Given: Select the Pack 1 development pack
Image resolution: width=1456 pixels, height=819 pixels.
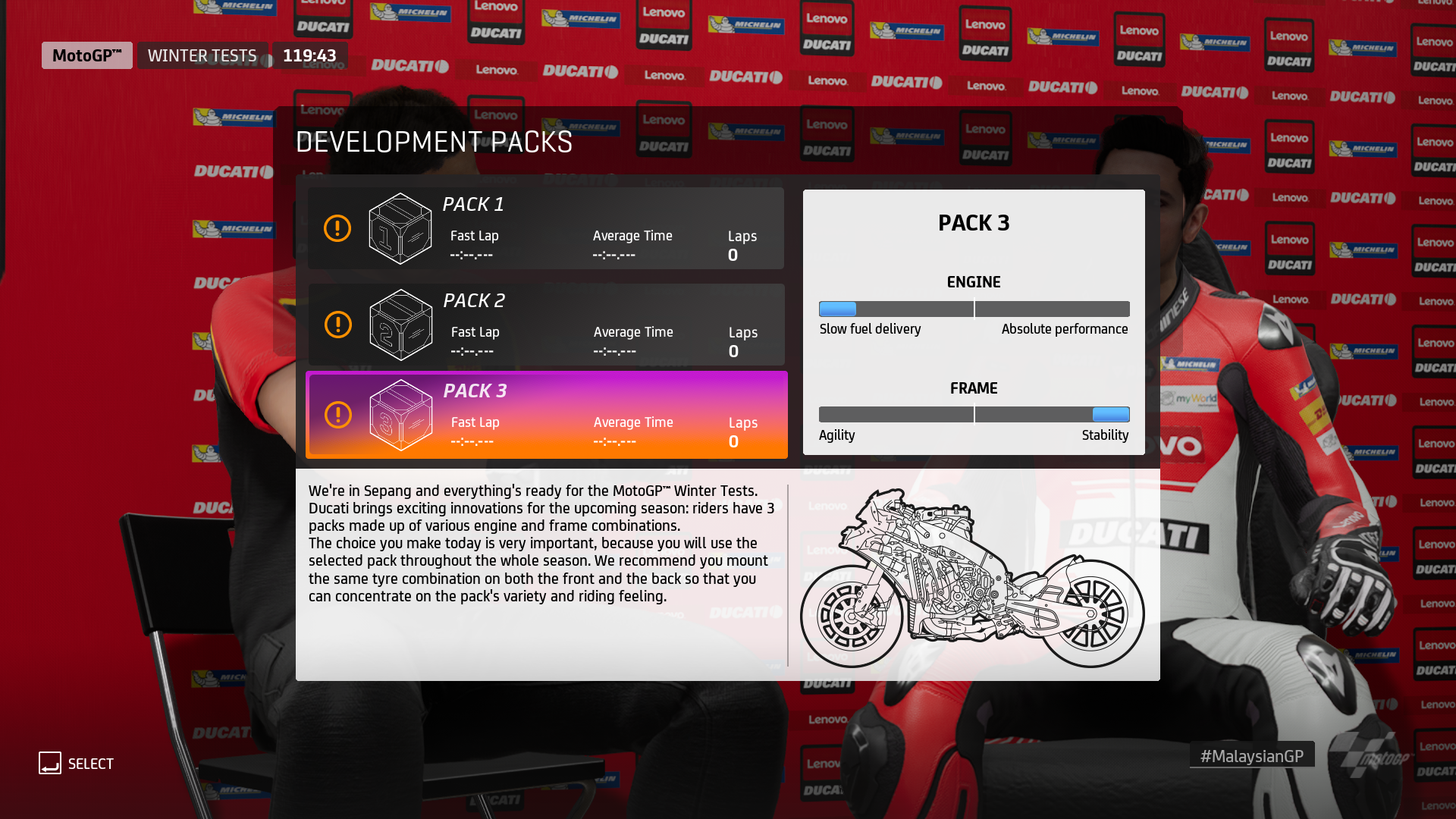Looking at the screenshot, I should pyautogui.click(x=546, y=228).
